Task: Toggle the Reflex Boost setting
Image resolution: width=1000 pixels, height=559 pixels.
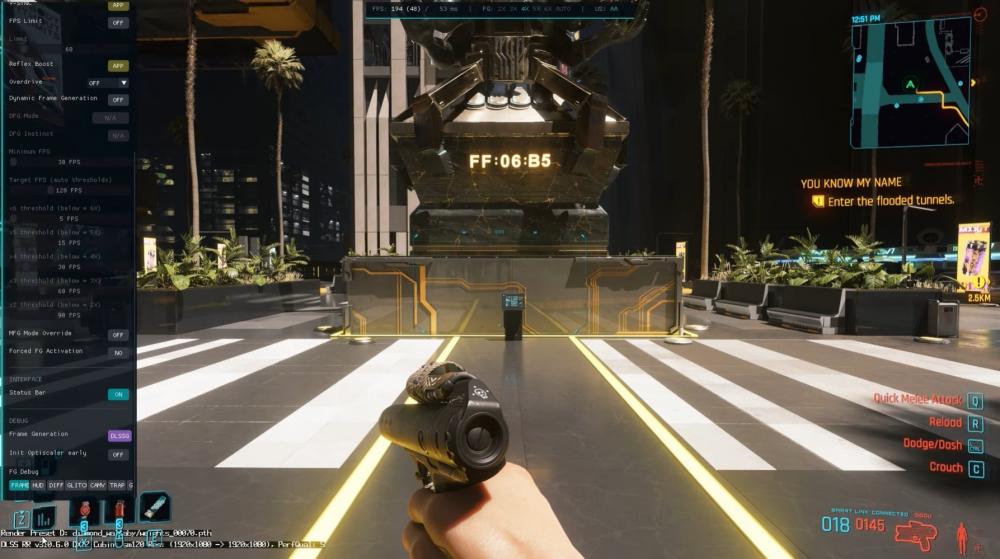Action: click(118, 66)
